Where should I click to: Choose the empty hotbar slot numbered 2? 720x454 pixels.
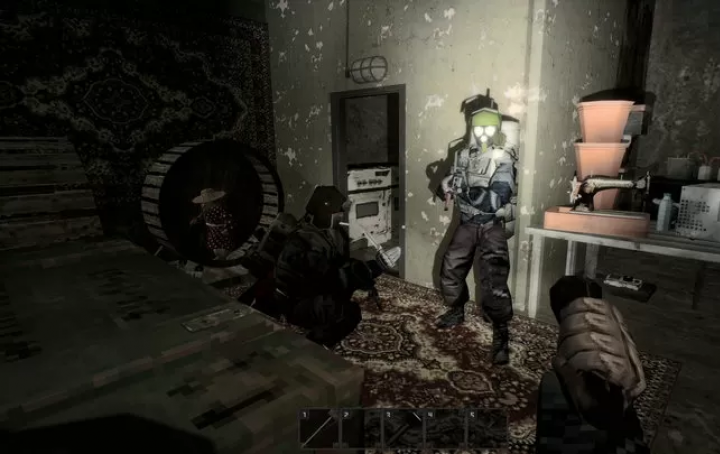pos(362,428)
